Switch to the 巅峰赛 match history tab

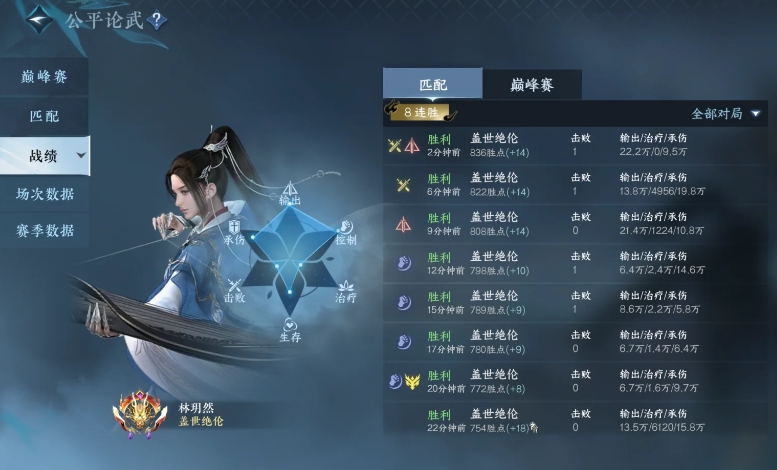click(x=532, y=84)
